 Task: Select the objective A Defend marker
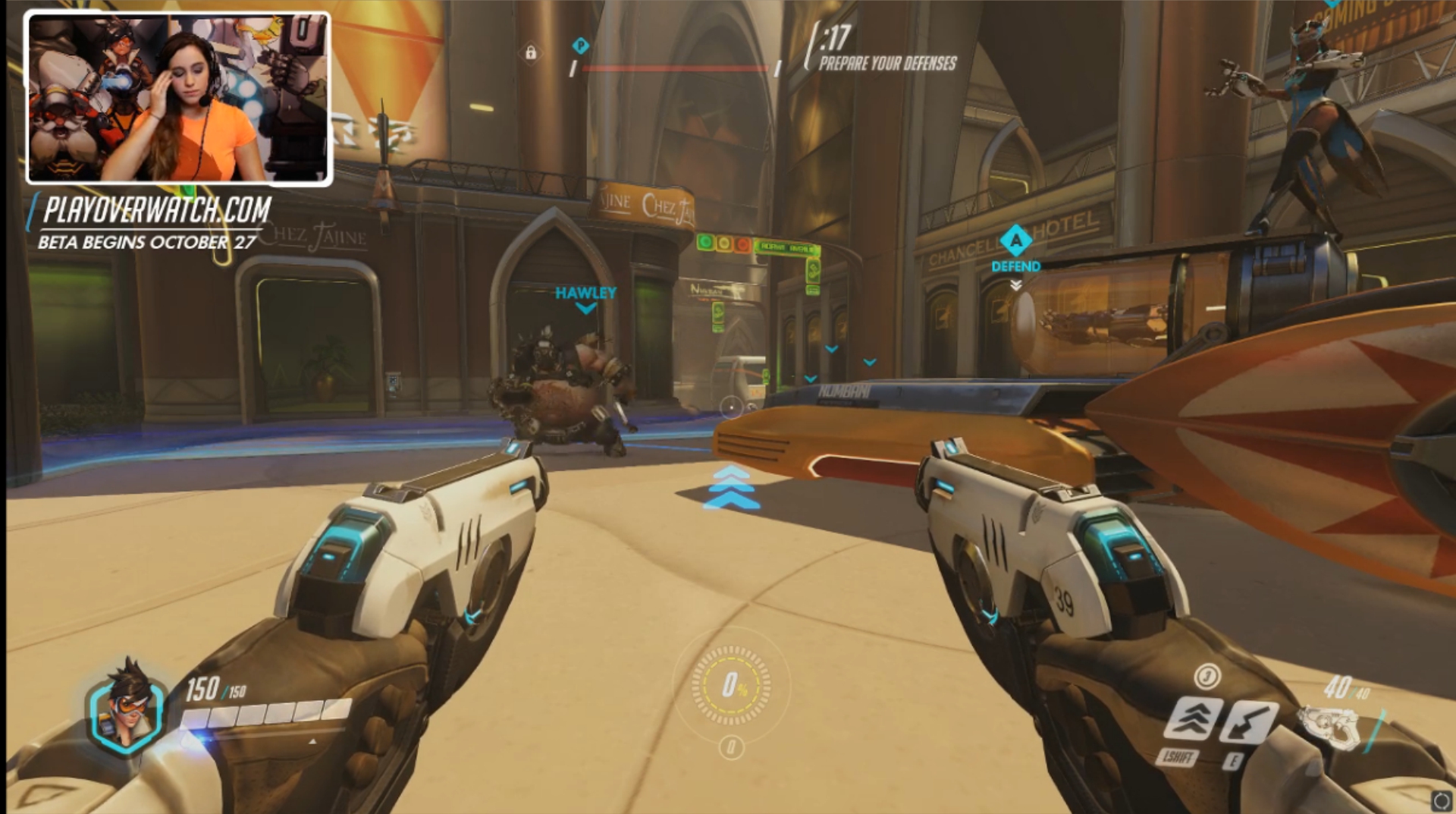click(x=1015, y=242)
